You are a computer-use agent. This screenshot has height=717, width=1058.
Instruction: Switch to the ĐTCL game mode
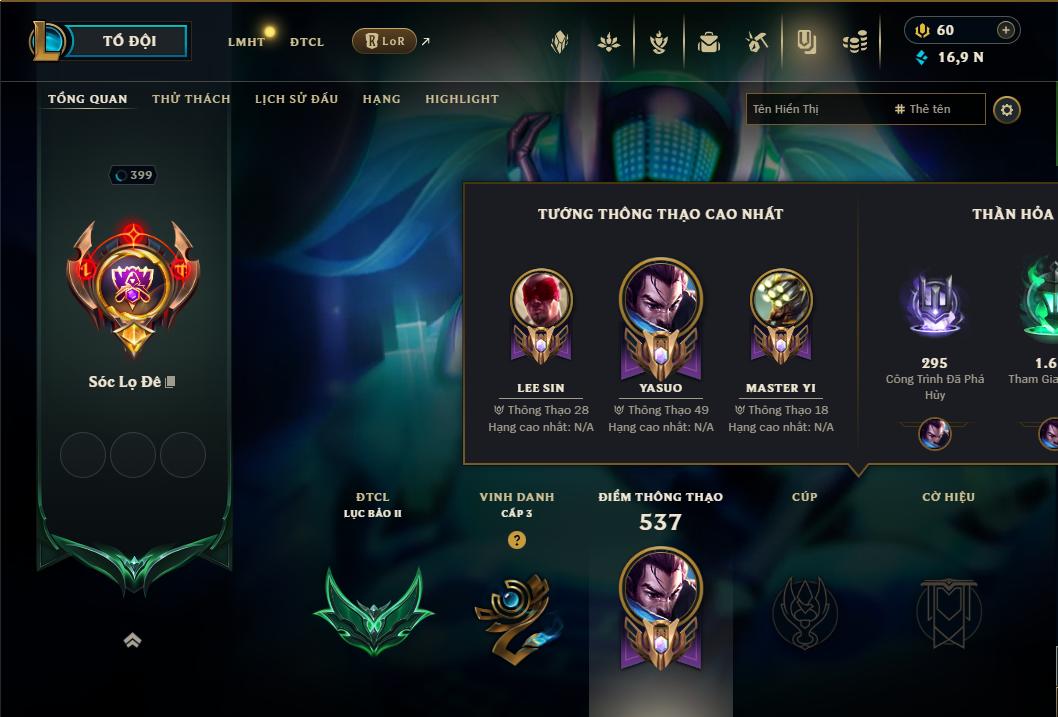307,42
